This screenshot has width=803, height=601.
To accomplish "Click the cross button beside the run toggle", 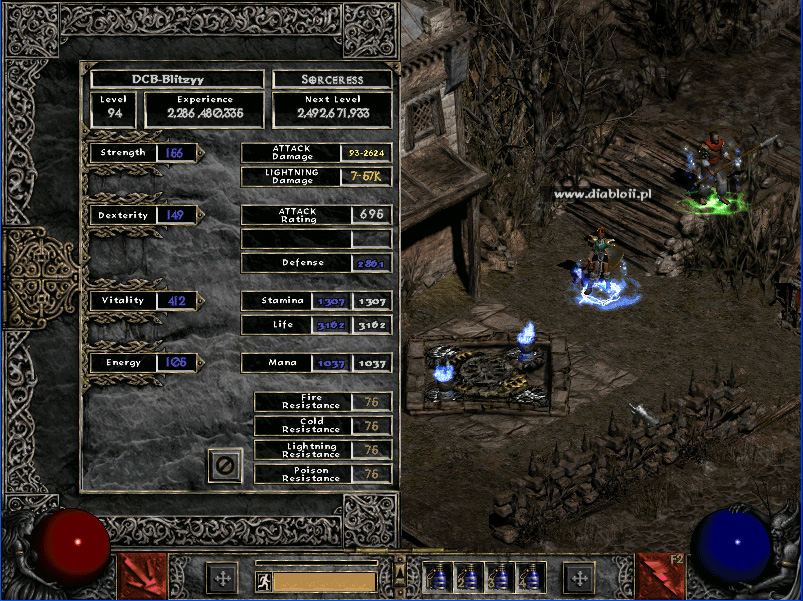I will click(221, 578).
